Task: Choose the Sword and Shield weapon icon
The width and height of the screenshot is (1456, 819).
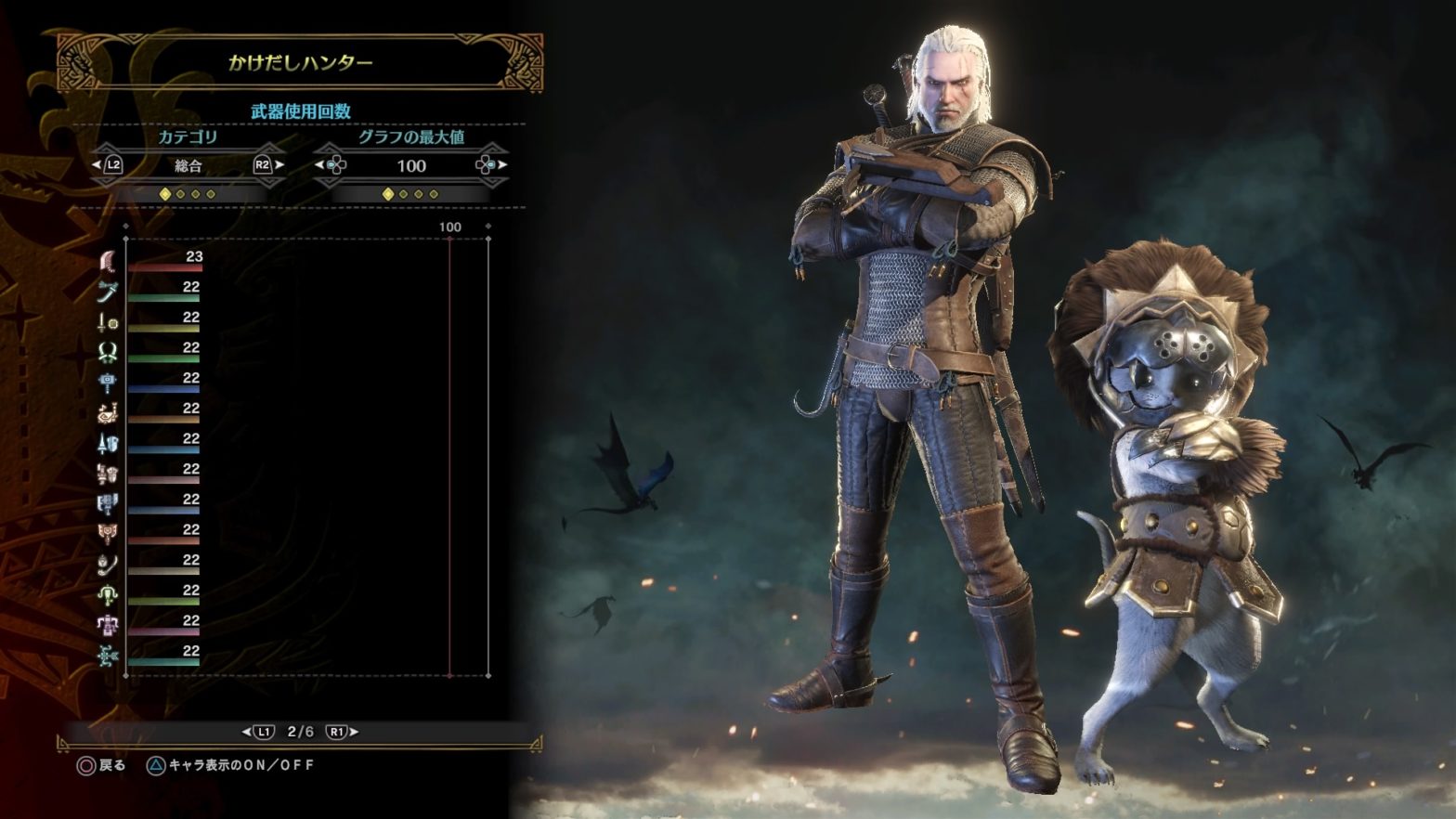Action: click(x=108, y=322)
